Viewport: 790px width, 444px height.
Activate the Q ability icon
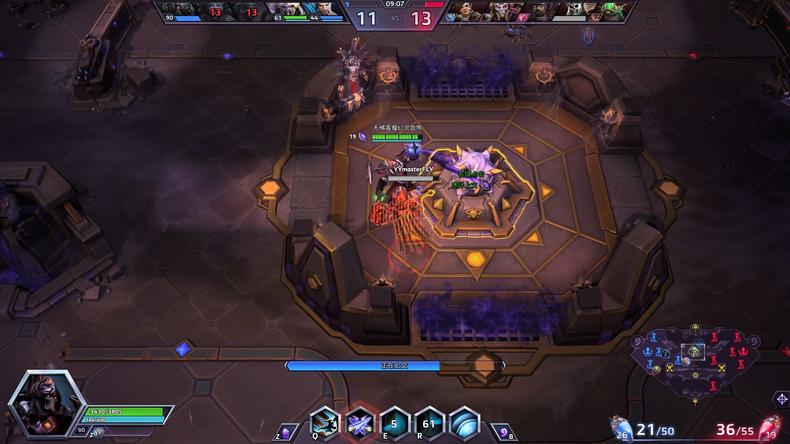click(324, 424)
